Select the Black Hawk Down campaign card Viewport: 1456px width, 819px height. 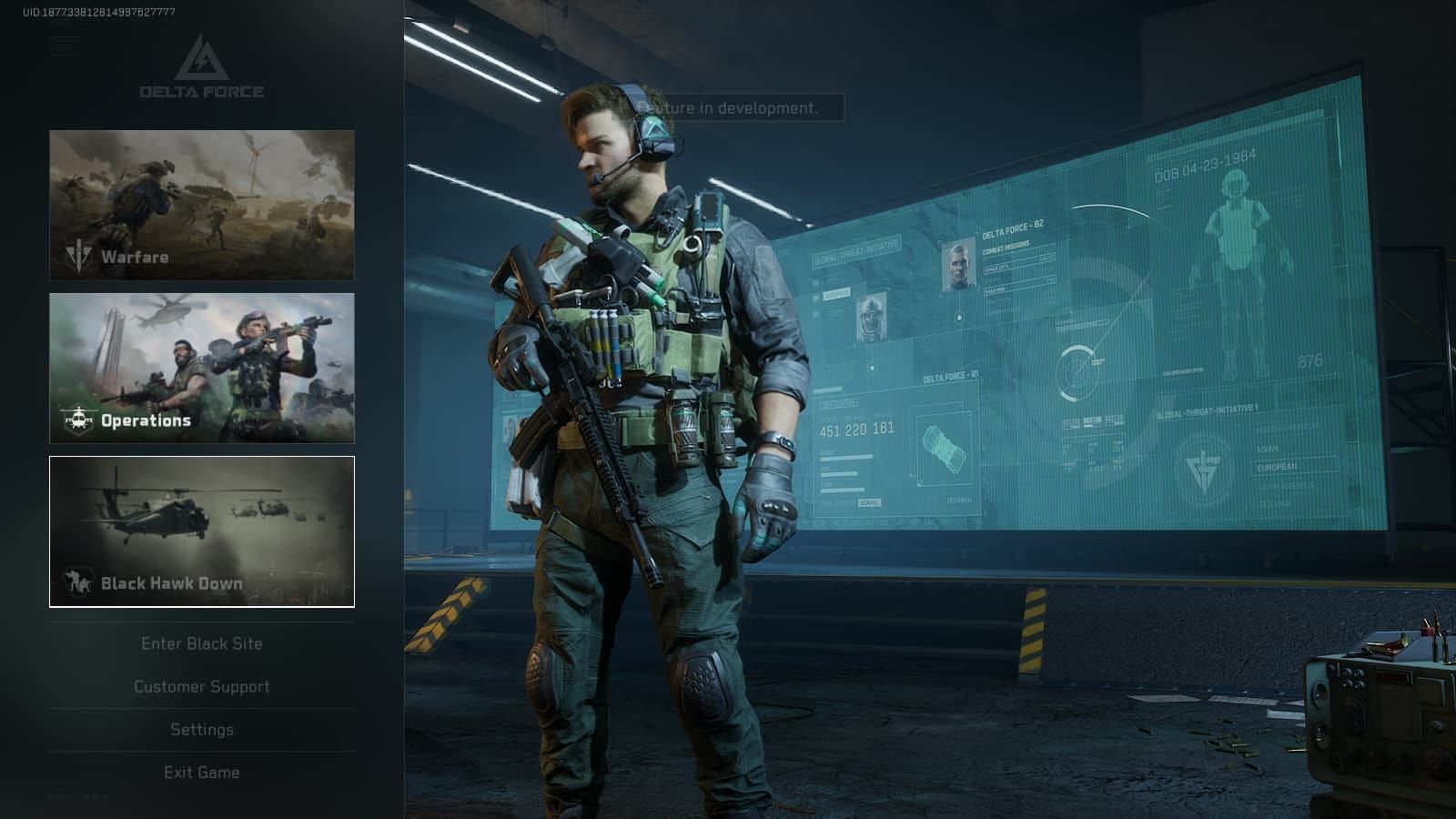[x=200, y=529]
